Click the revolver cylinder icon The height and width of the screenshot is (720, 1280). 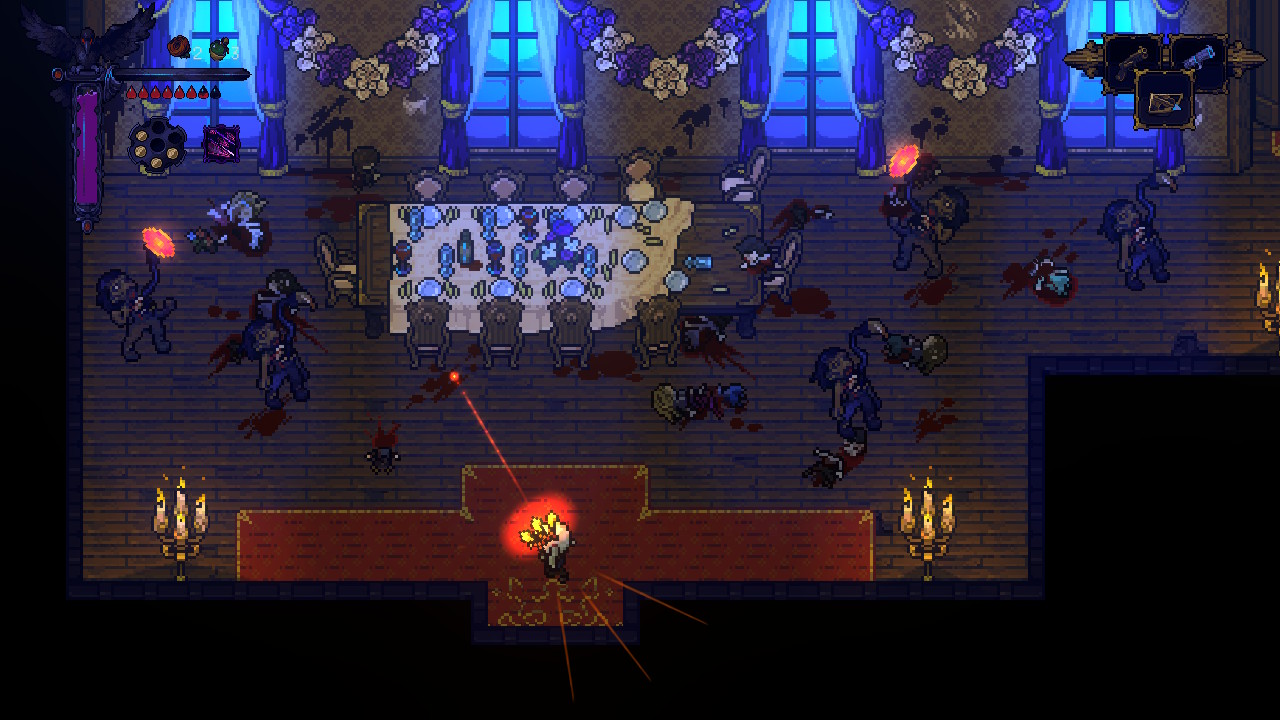[157, 144]
